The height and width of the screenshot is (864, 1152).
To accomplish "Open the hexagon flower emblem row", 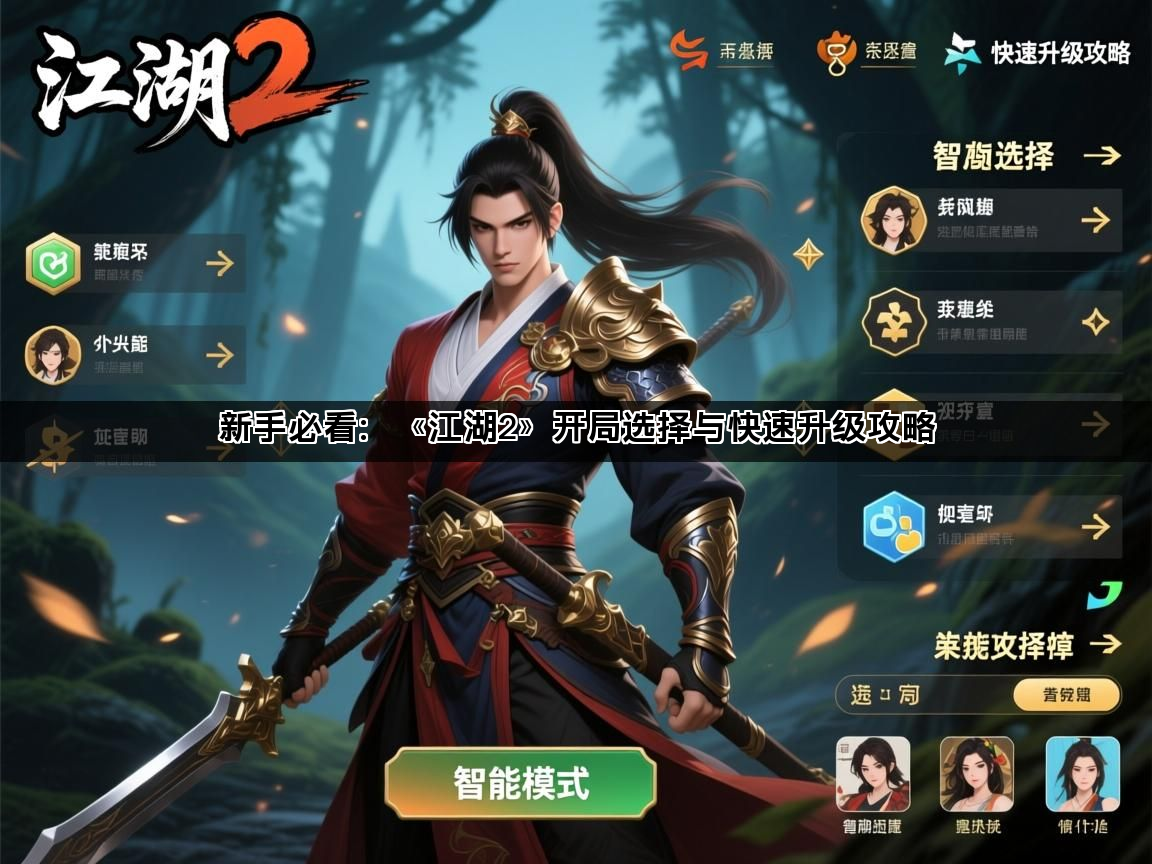I will 991,322.
